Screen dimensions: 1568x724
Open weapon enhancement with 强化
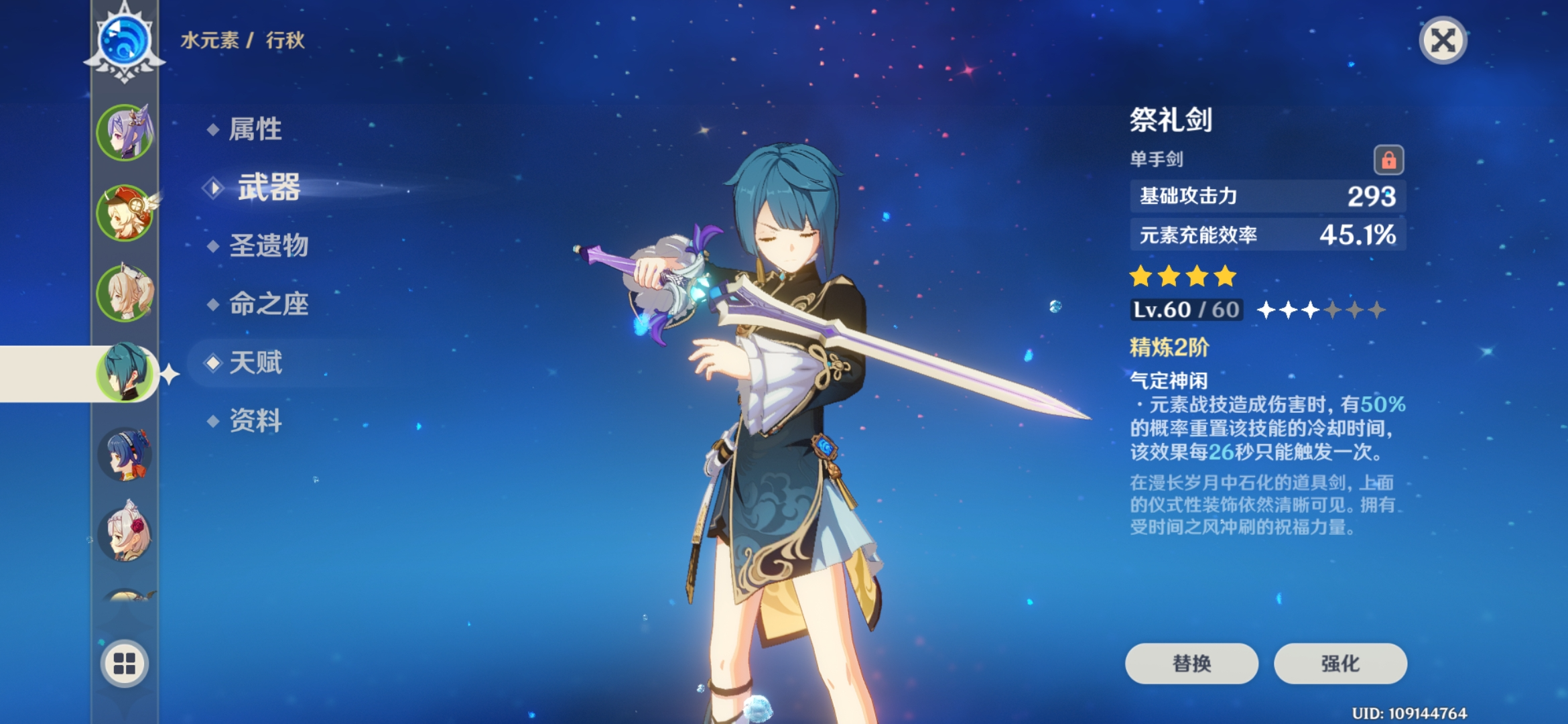point(1340,664)
